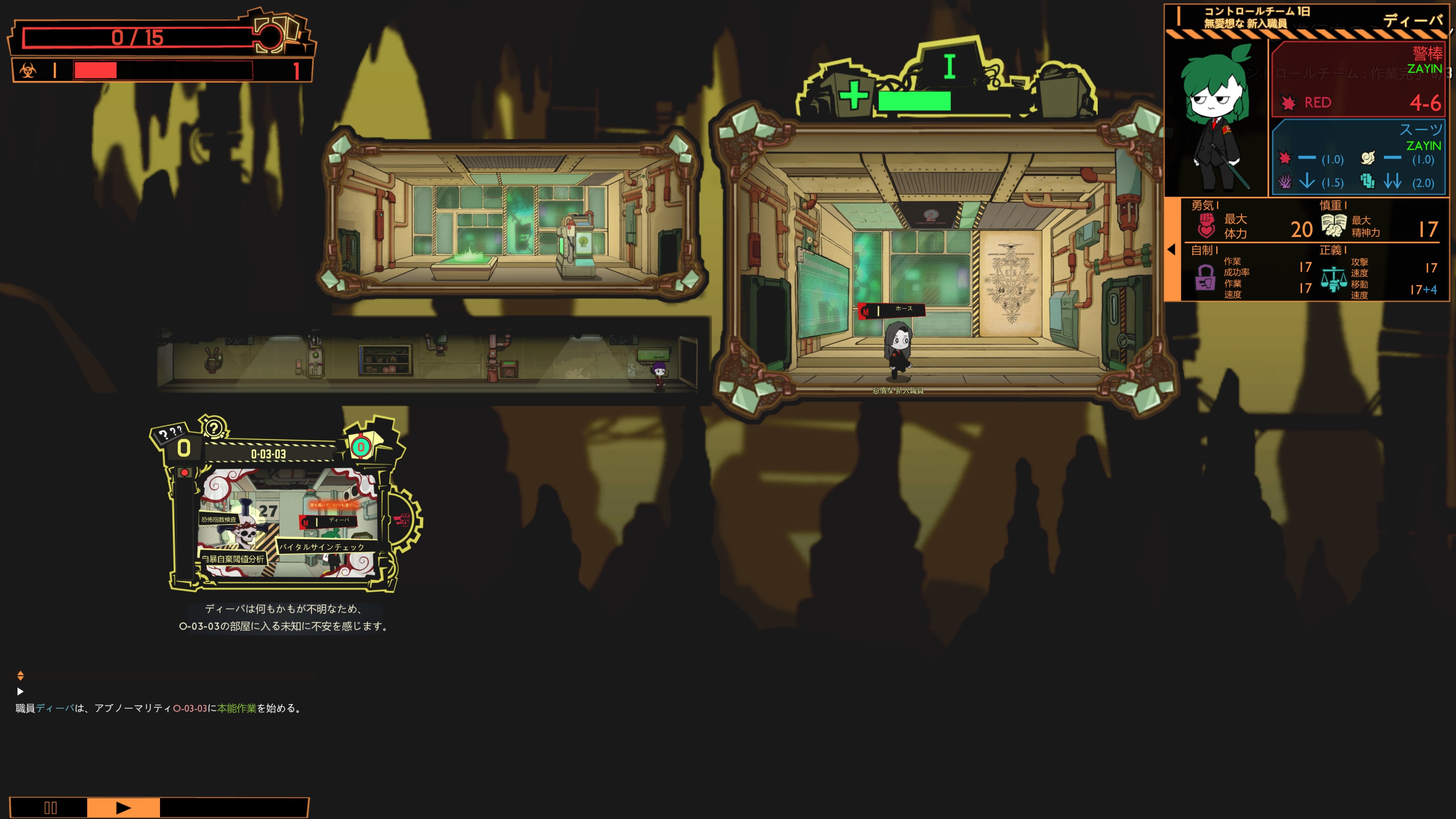Click the teal counter gauge on the containment unit
Image resolution: width=1456 pixels, height=819 pixels.
[361, 448]
